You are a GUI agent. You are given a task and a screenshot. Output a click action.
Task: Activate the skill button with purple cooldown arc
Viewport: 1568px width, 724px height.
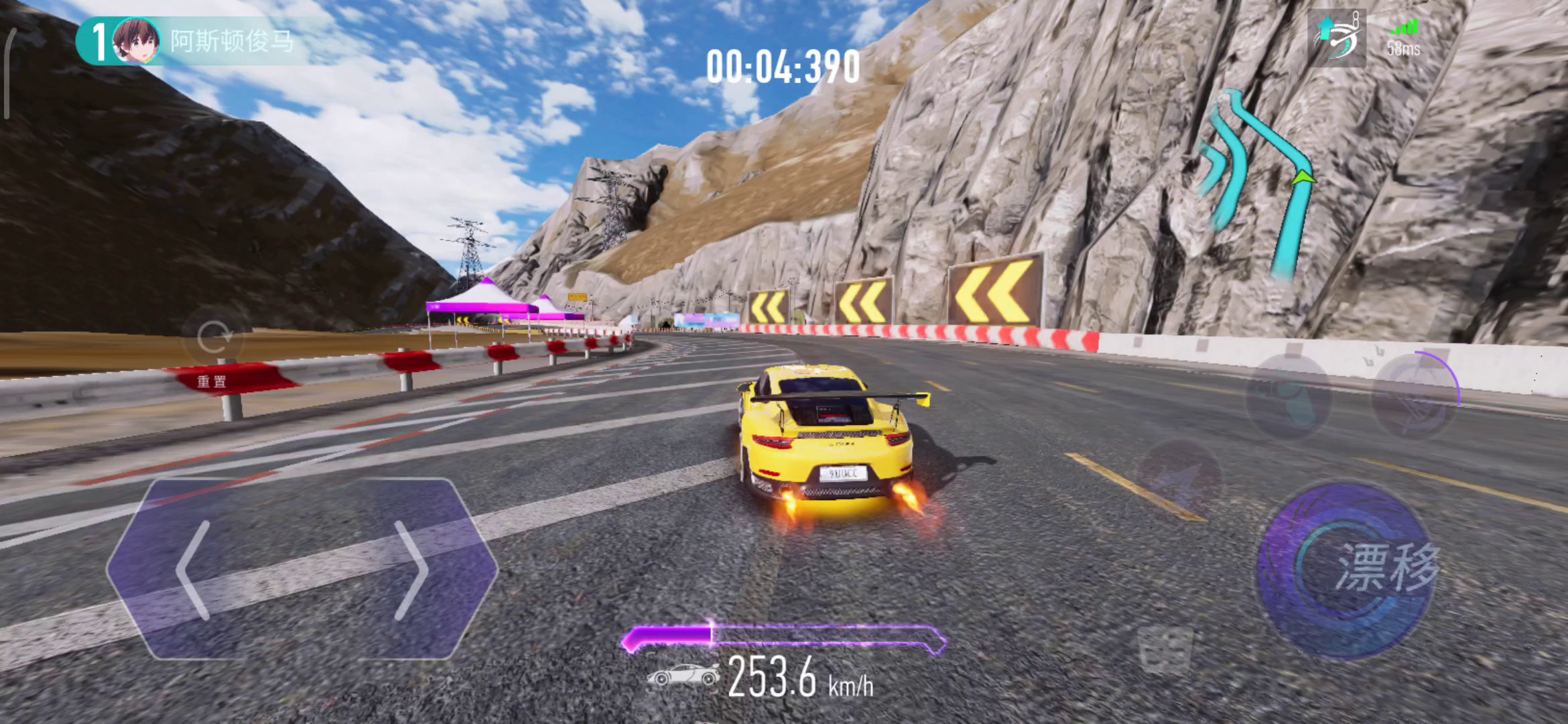click(x=1414, y=397)
